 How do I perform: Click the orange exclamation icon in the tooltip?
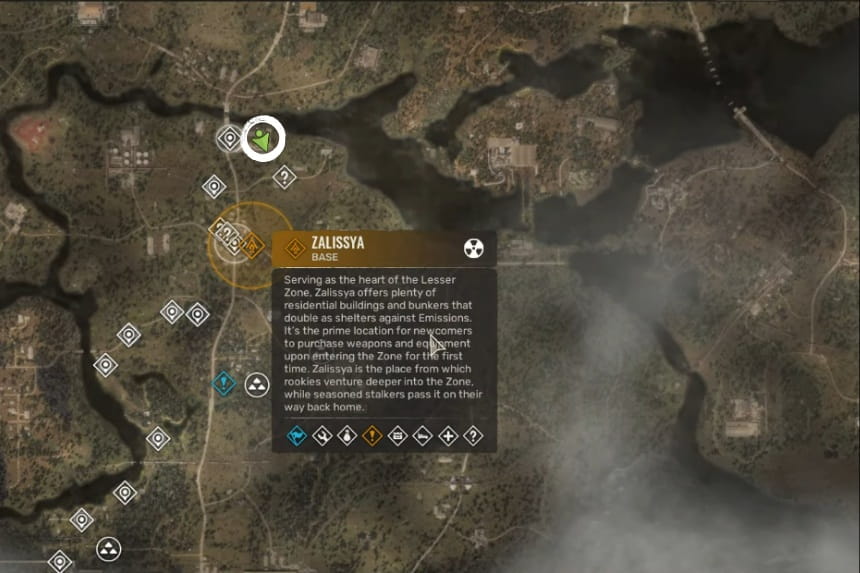point(372,435)
